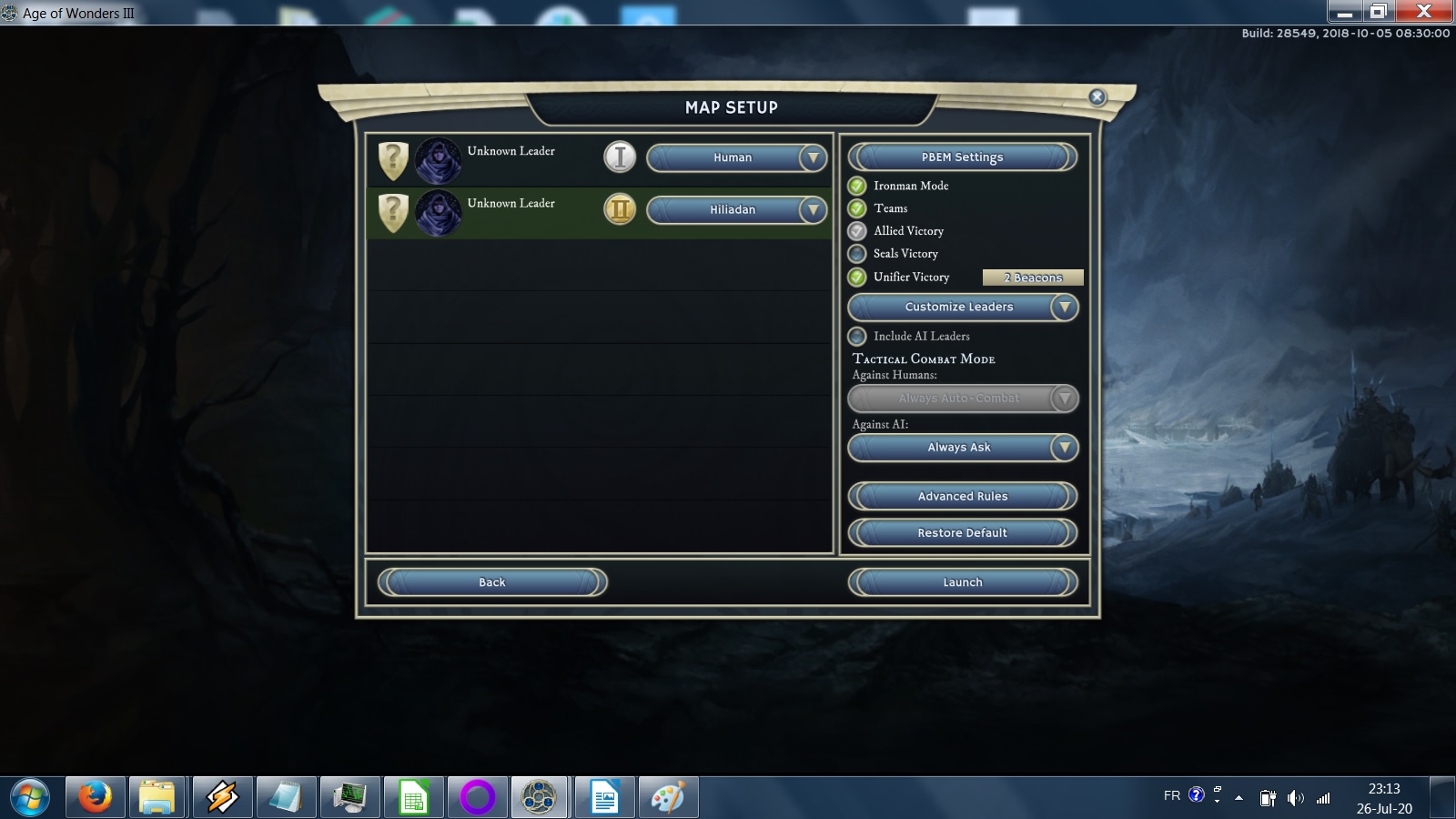Launch the game
This screenshot has height=819, width=1456.
962,582
